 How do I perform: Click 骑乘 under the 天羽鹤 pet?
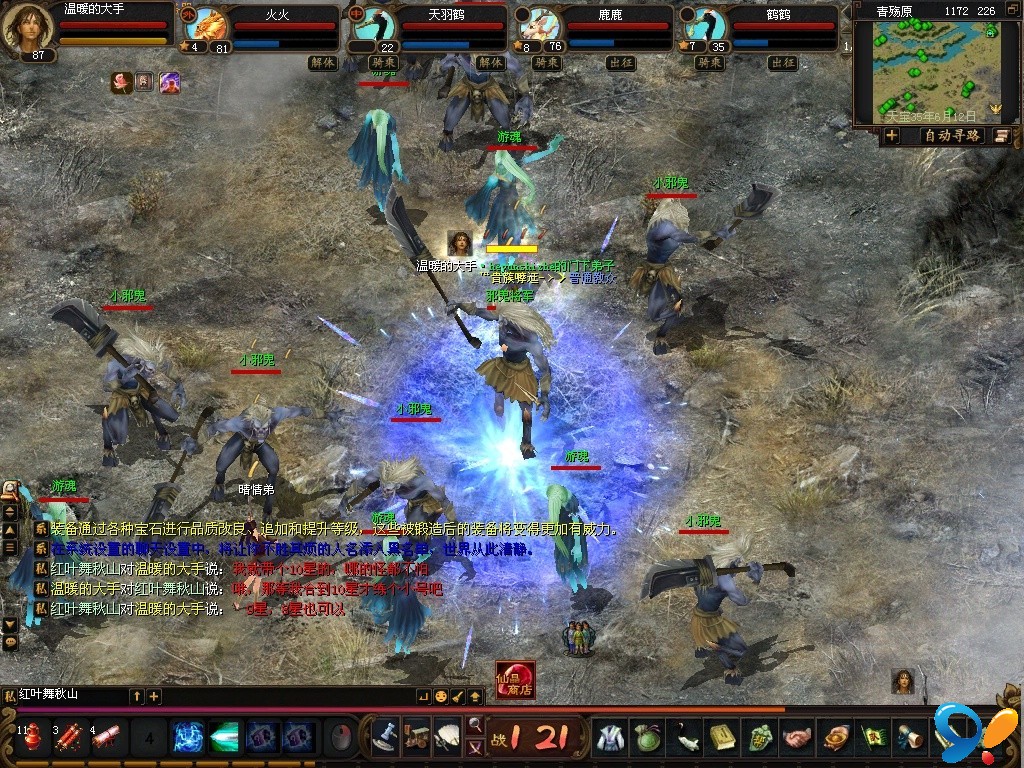tap(384, 62)
